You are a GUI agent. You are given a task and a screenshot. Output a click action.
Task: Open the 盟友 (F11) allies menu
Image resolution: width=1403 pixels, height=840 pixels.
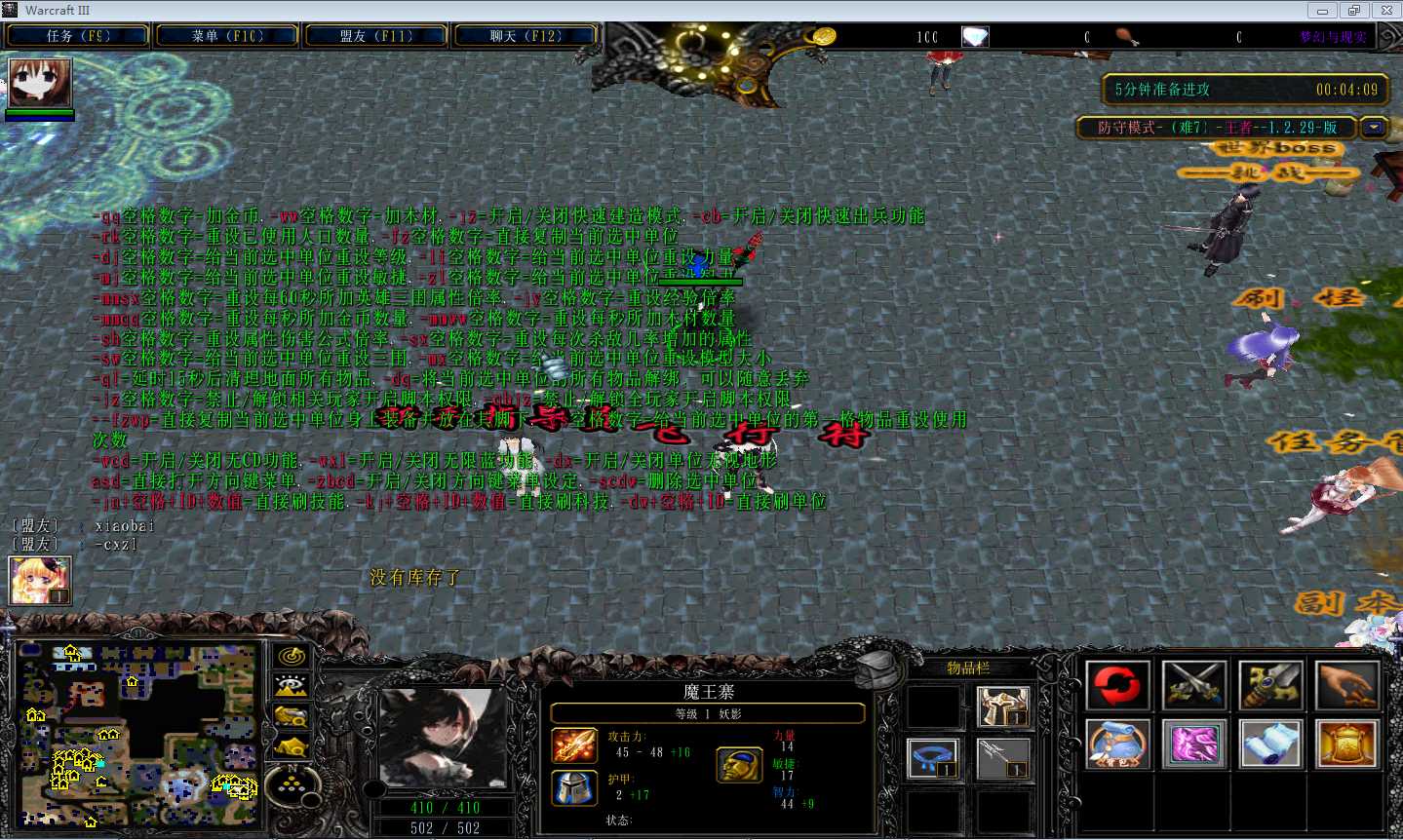click(x=376, y=36)
